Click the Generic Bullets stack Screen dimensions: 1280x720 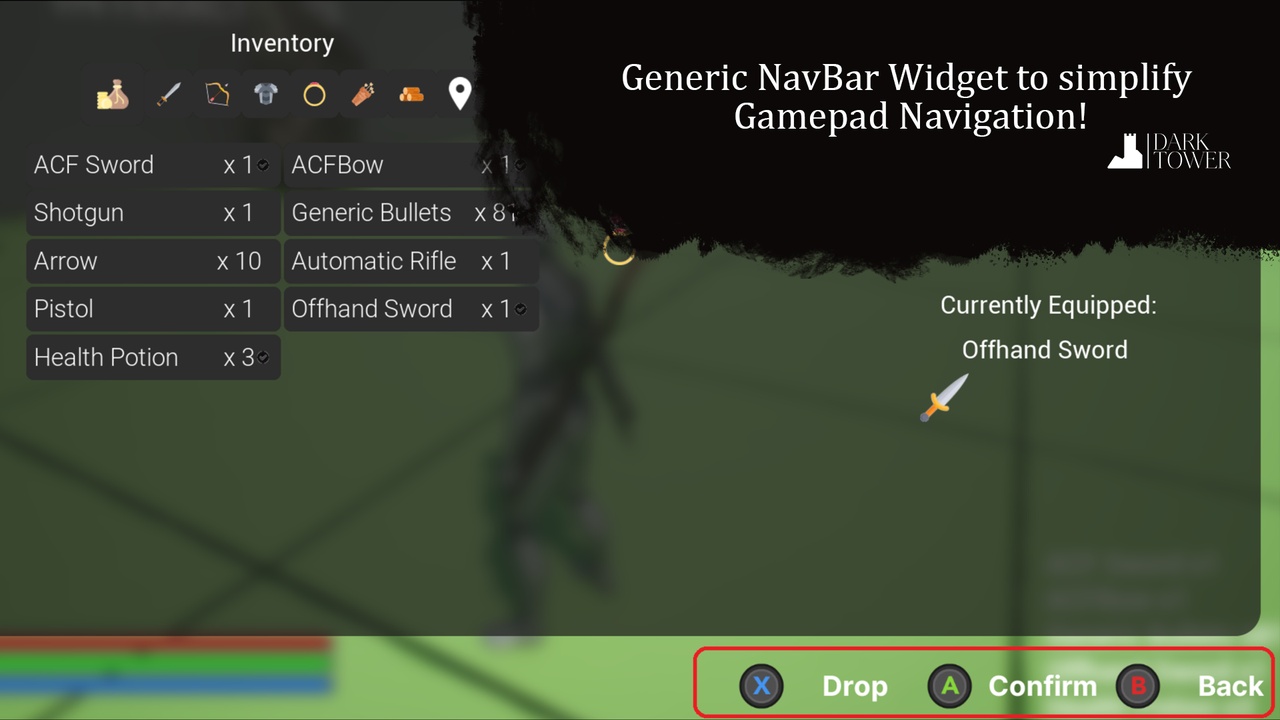click(410, 213)
